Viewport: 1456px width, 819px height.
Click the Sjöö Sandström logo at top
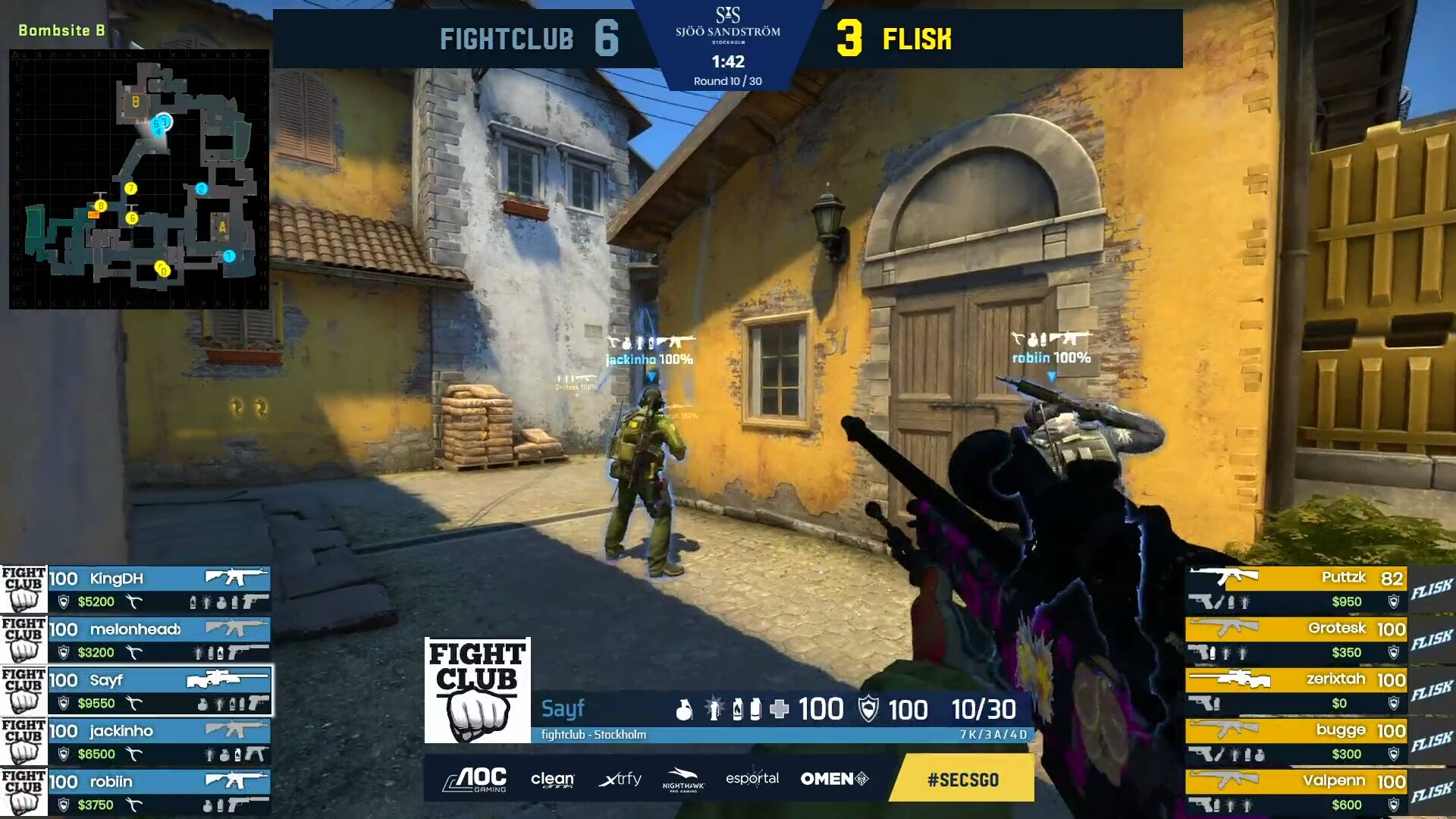coord(727,24)
